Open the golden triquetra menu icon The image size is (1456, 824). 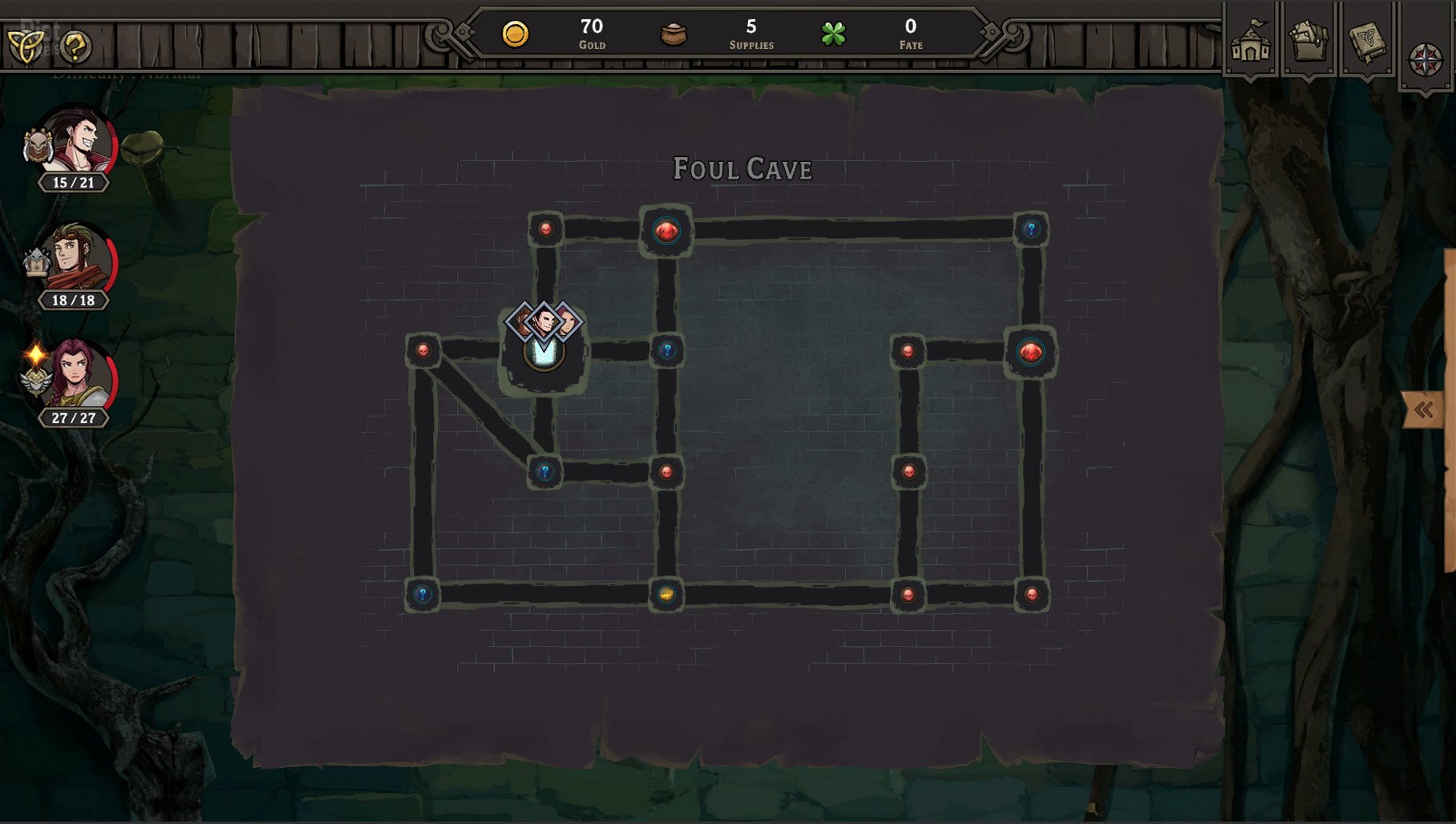coord(26,45)
